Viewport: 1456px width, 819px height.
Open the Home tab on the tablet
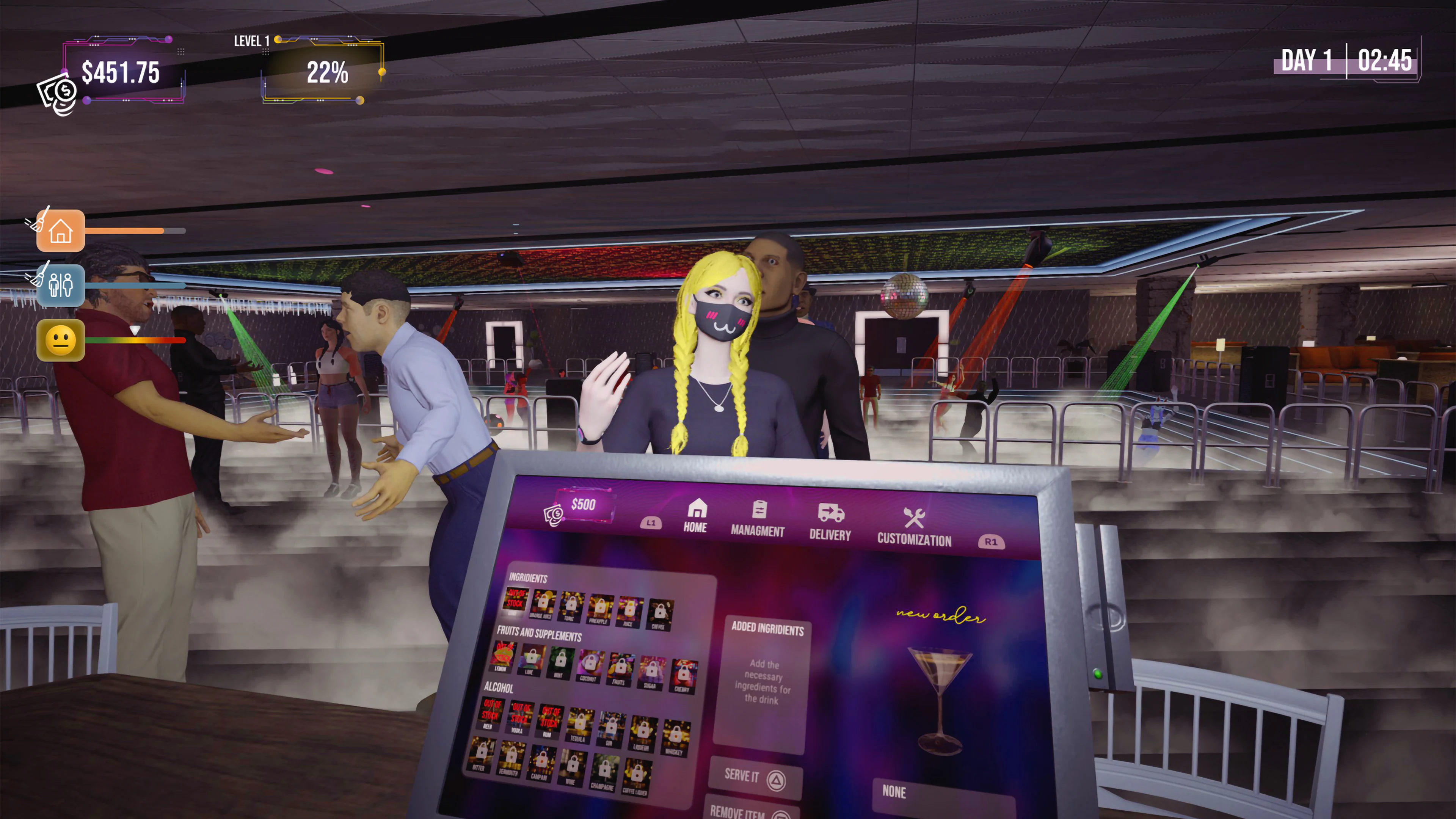pos(696,516)
